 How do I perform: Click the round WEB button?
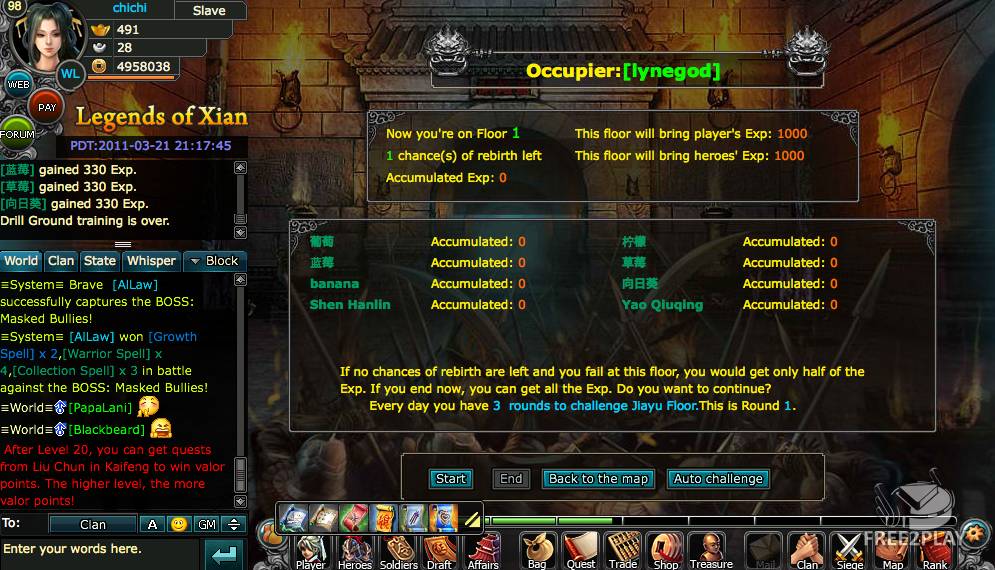click(18, 85)
